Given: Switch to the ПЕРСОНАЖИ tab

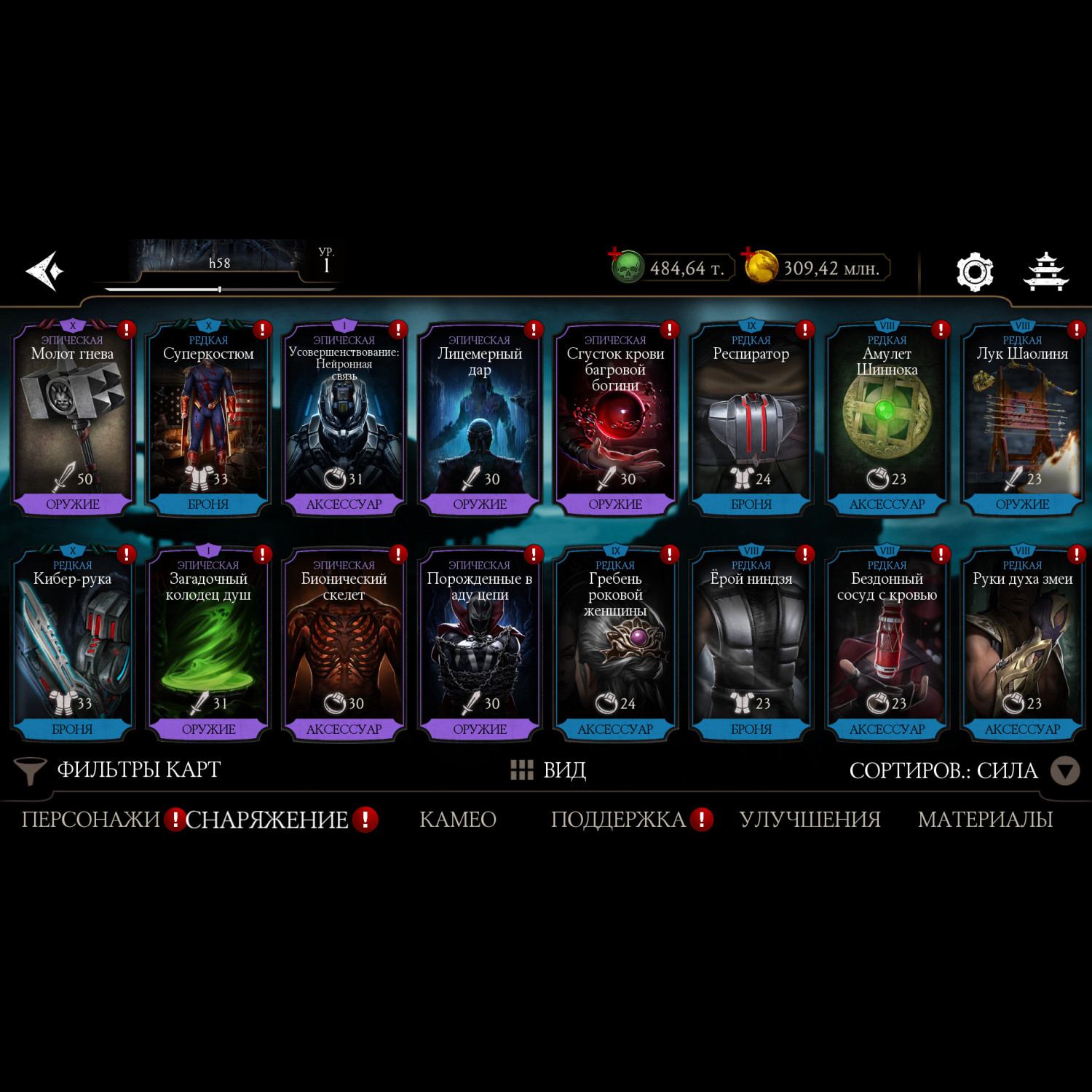Looking at the screenshot, I should [x=90, y=820].
